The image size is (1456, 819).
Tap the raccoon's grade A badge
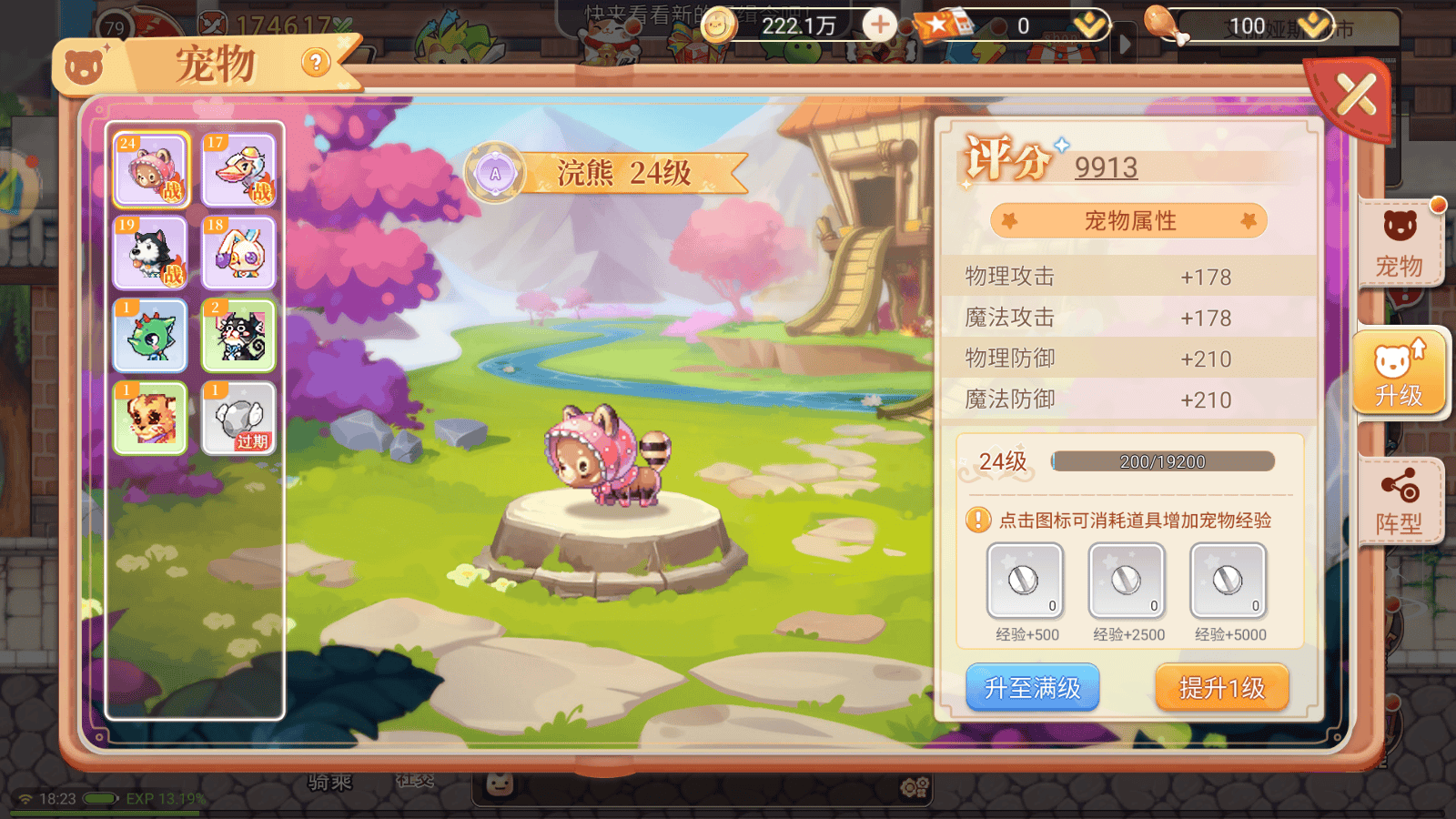(495, 173)
